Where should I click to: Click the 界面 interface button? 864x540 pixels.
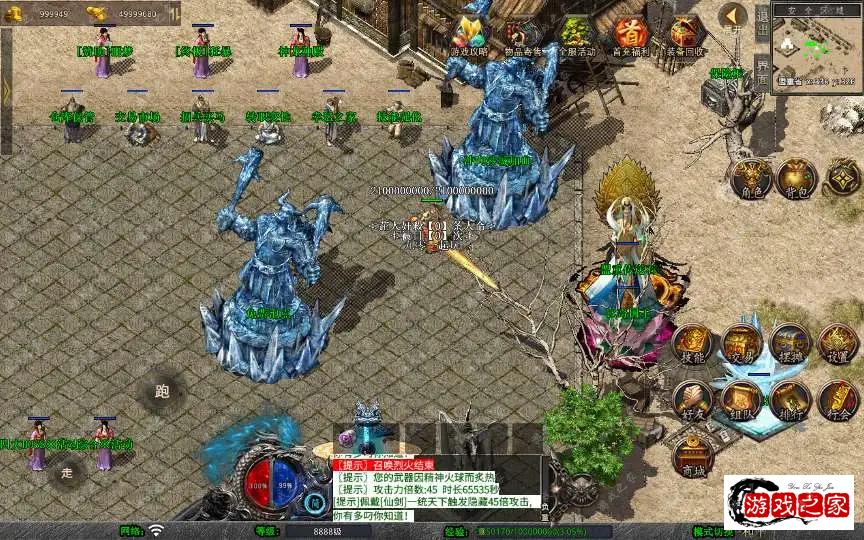(x=762, y=70)
